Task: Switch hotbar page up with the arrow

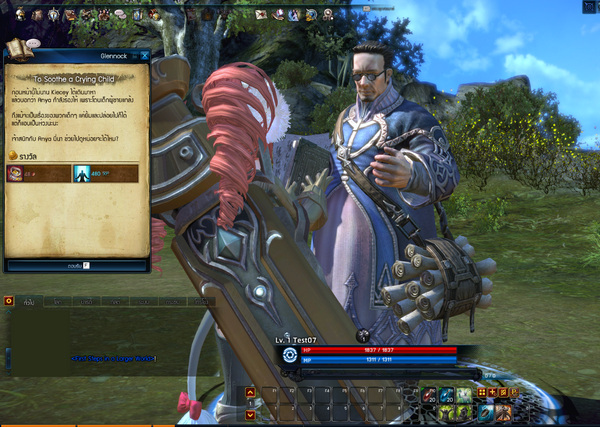Action: (250, 393)
